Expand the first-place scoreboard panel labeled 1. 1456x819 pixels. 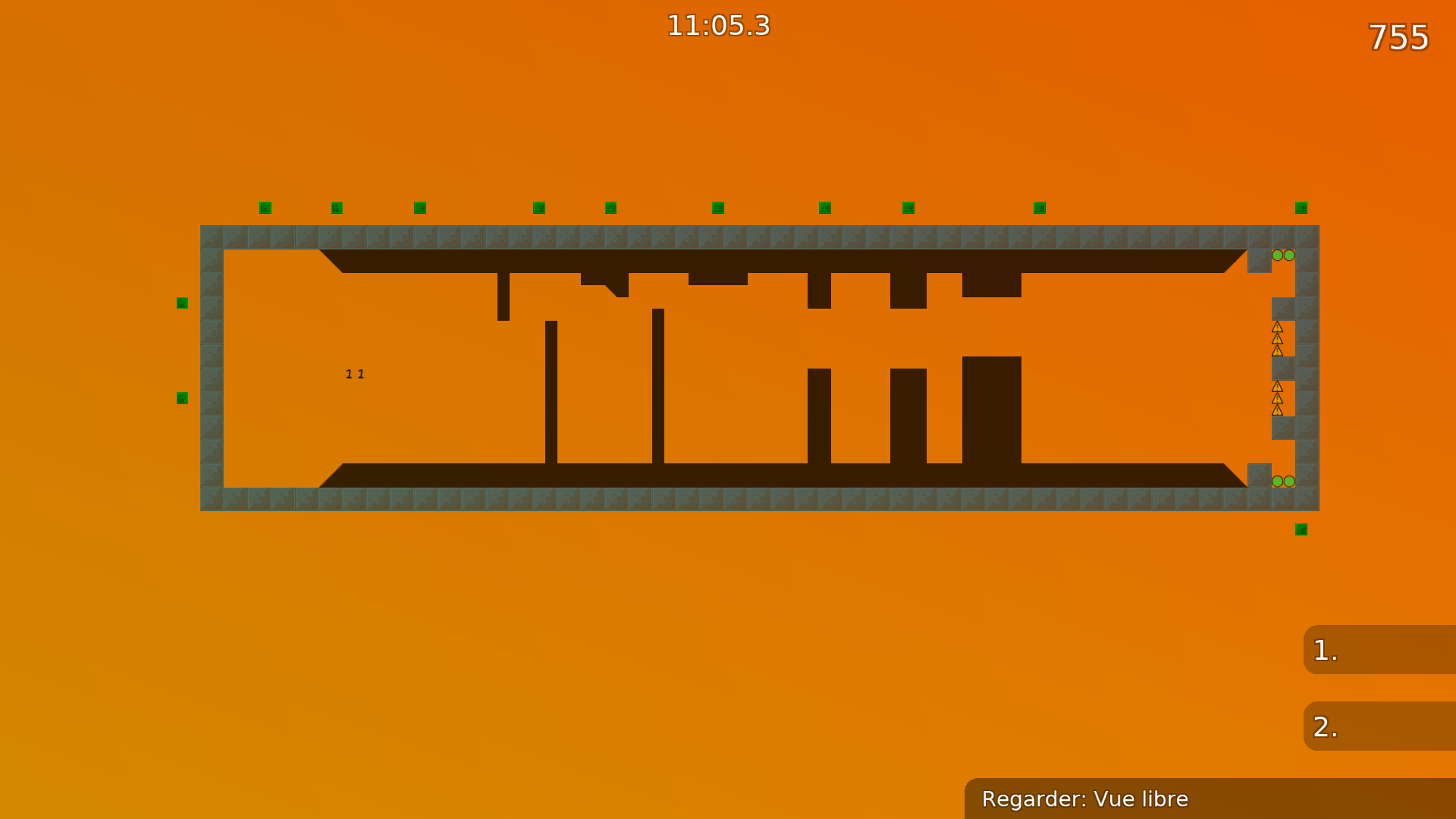pos(1380,651)
